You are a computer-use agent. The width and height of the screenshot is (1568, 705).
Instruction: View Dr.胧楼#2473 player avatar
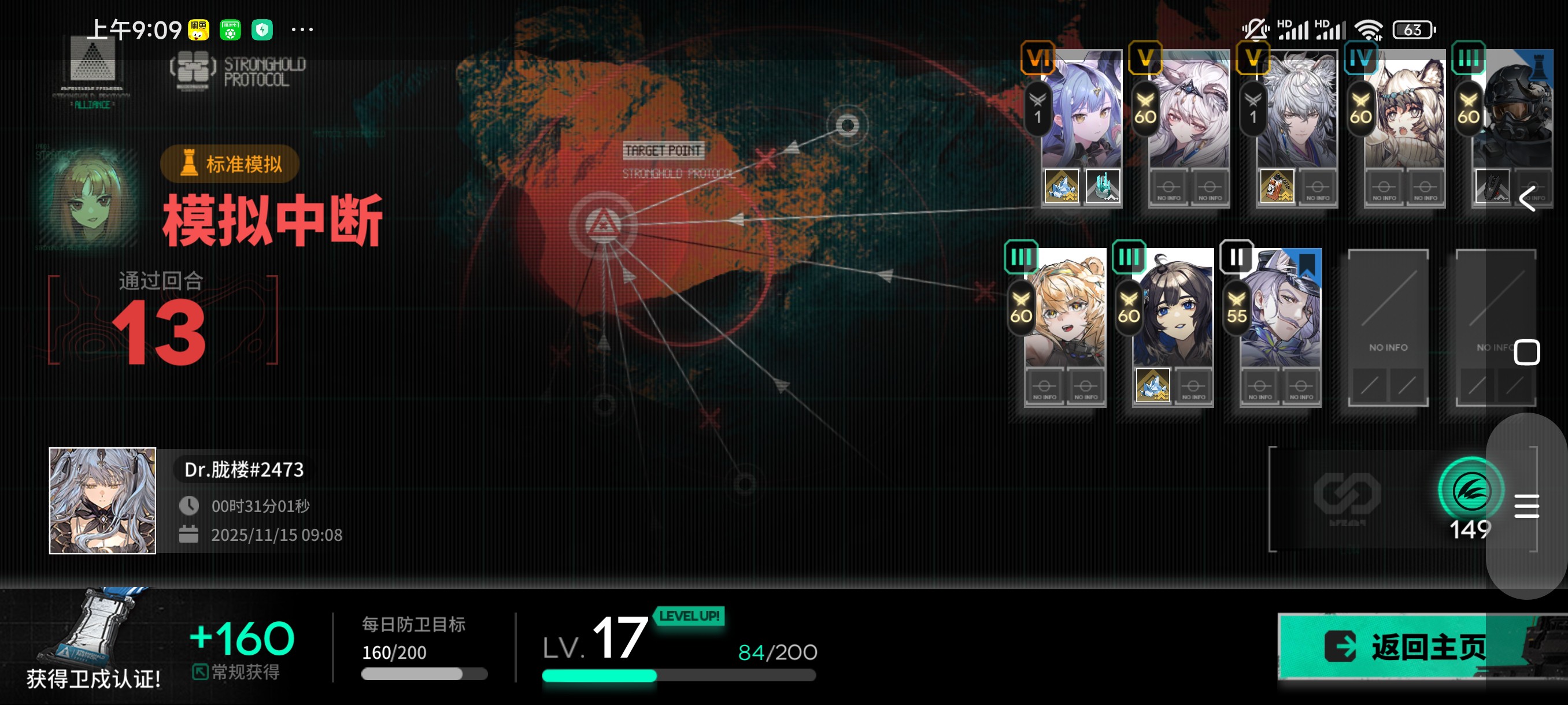pos(102,500)
